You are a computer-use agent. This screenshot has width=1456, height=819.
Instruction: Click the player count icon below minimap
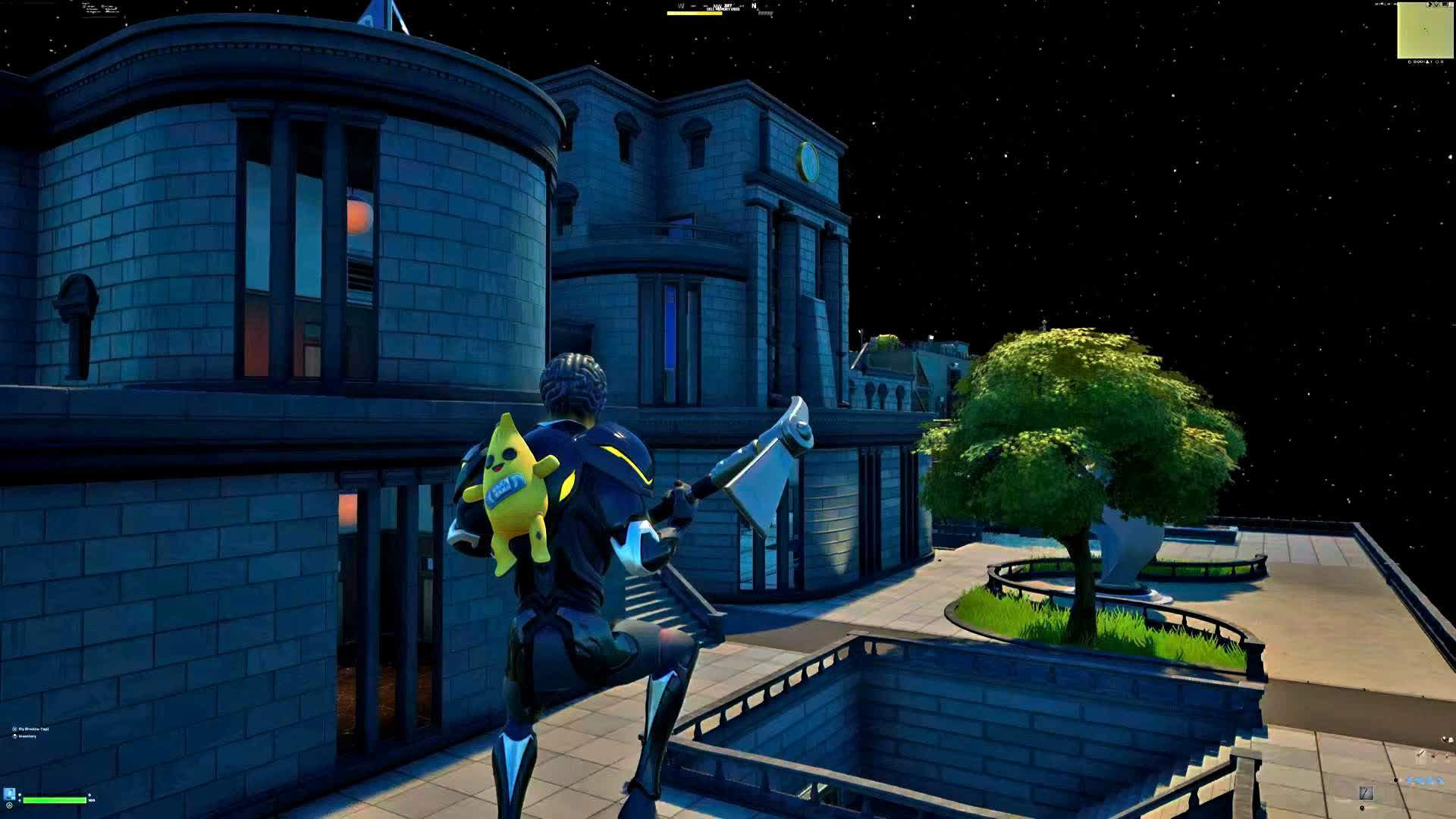click(1427, 62)
